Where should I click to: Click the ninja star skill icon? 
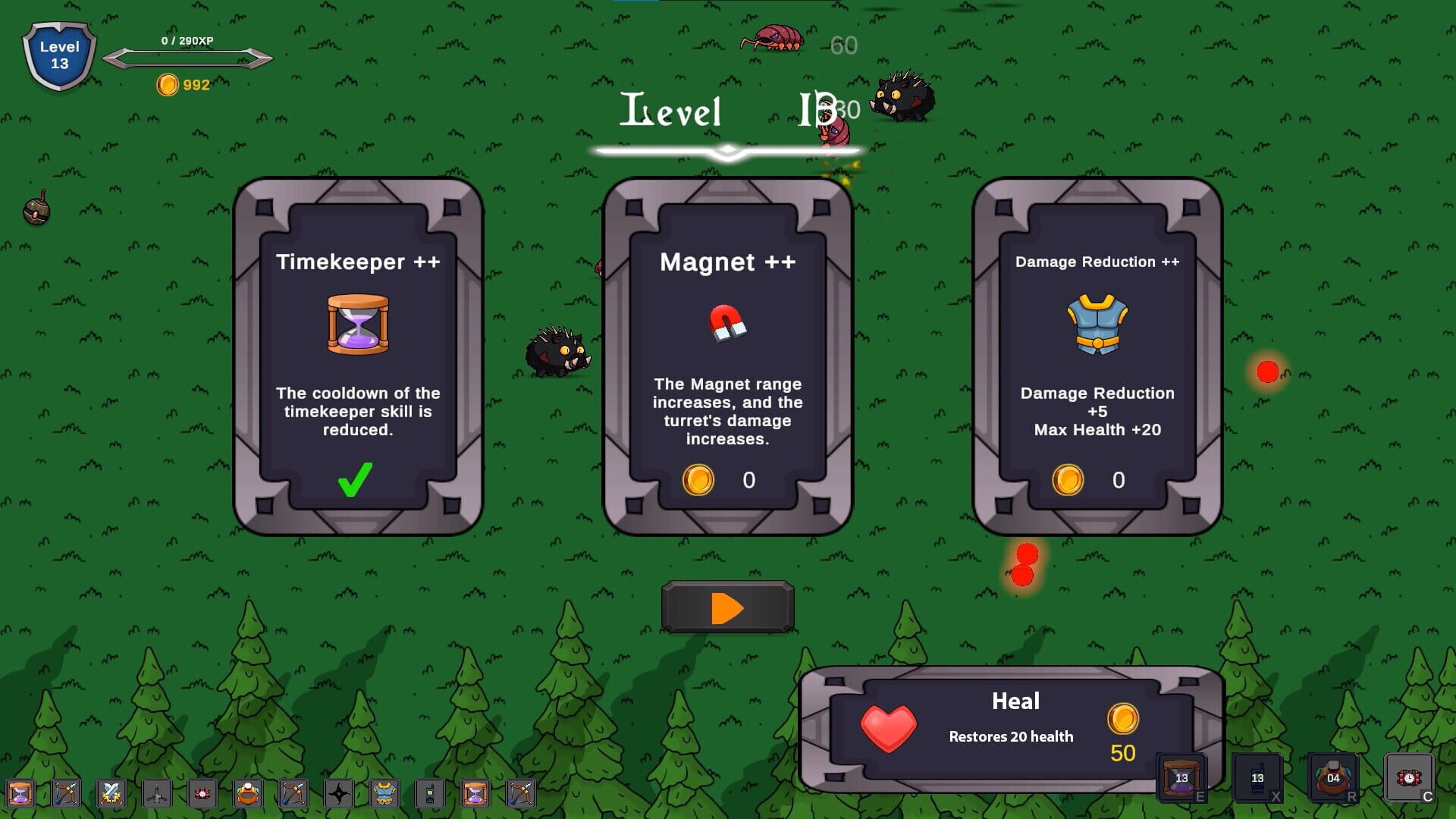tap(339, 794)
